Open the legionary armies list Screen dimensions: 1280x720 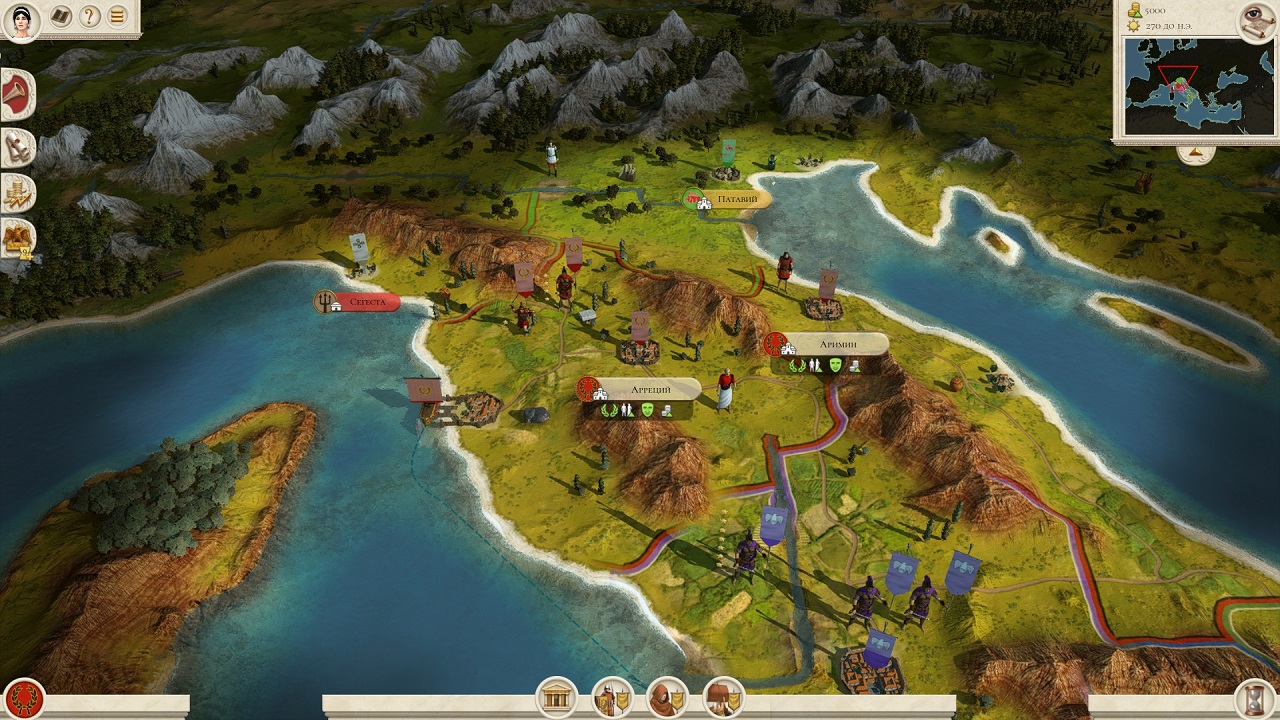click(610, 697)
